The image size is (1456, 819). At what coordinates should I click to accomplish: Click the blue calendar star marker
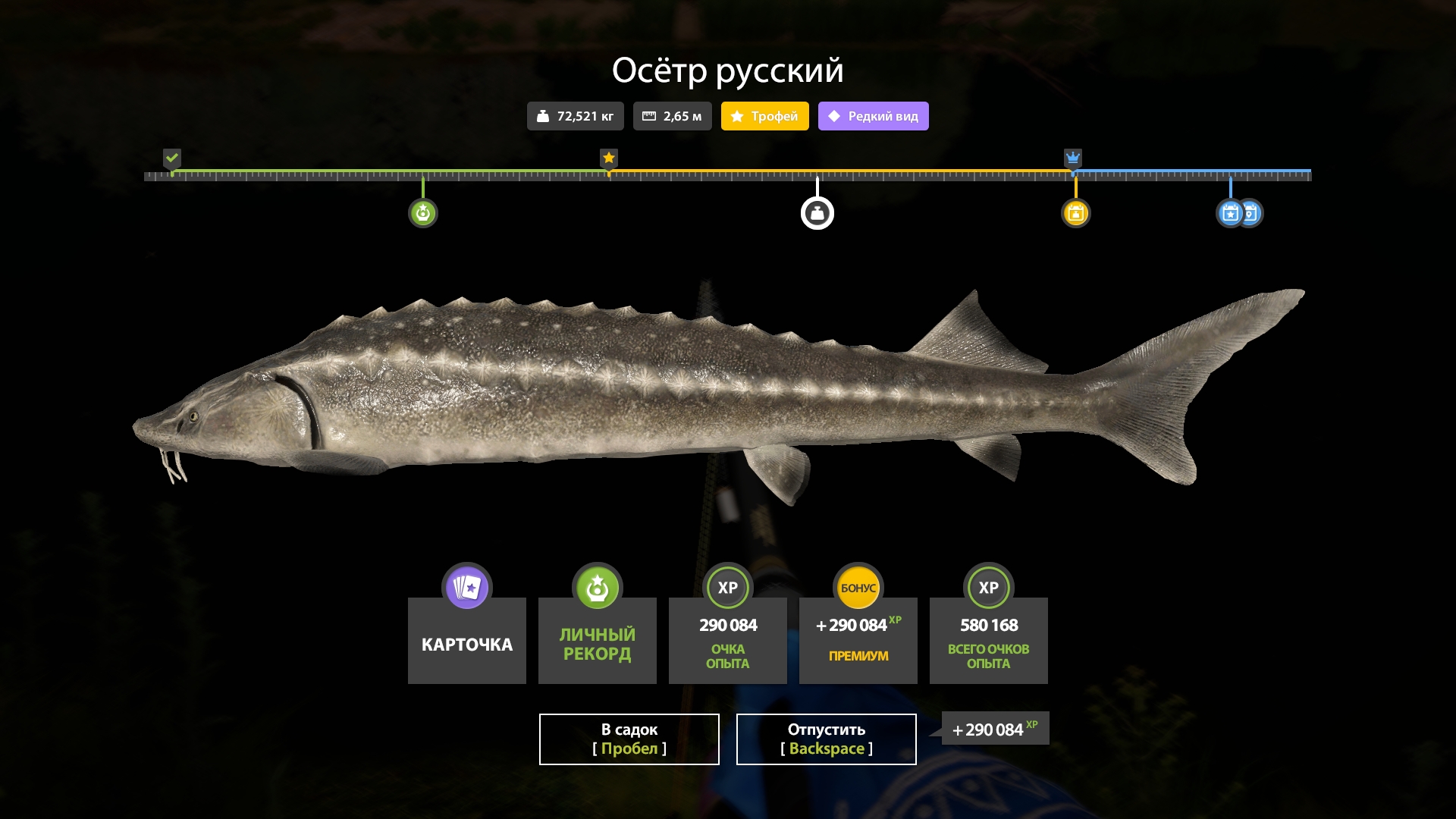click(1229, 213)
